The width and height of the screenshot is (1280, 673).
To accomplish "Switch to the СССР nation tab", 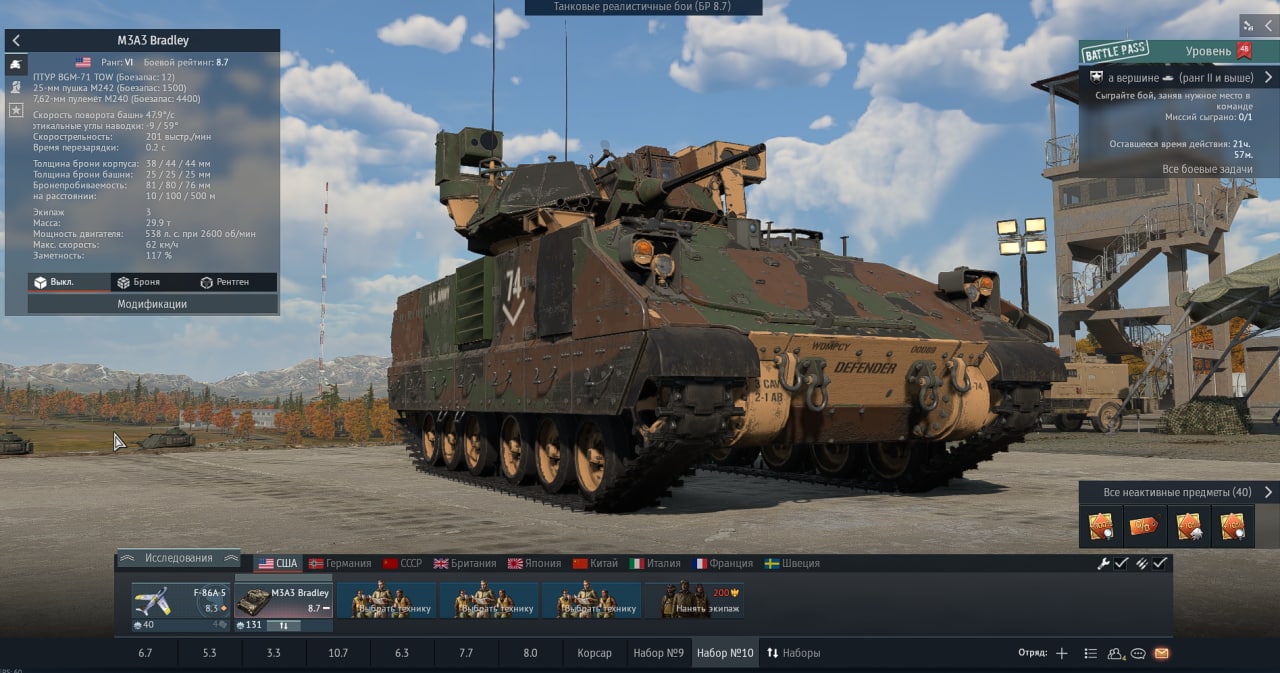I will (403, 564).
